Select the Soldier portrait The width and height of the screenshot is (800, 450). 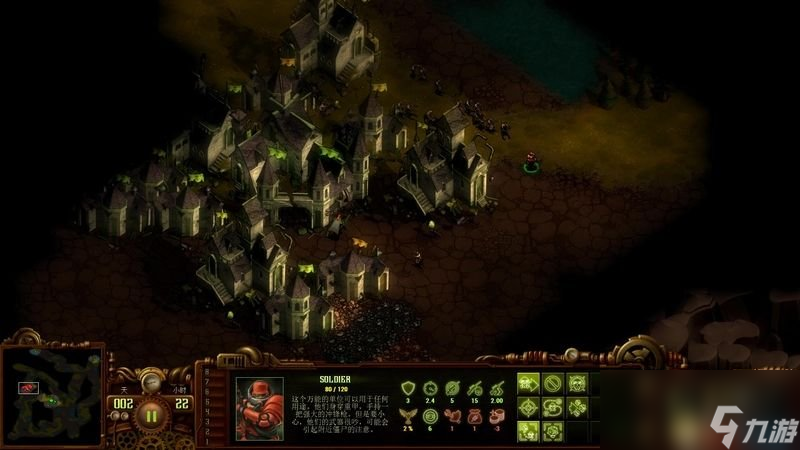click(259, 408)
